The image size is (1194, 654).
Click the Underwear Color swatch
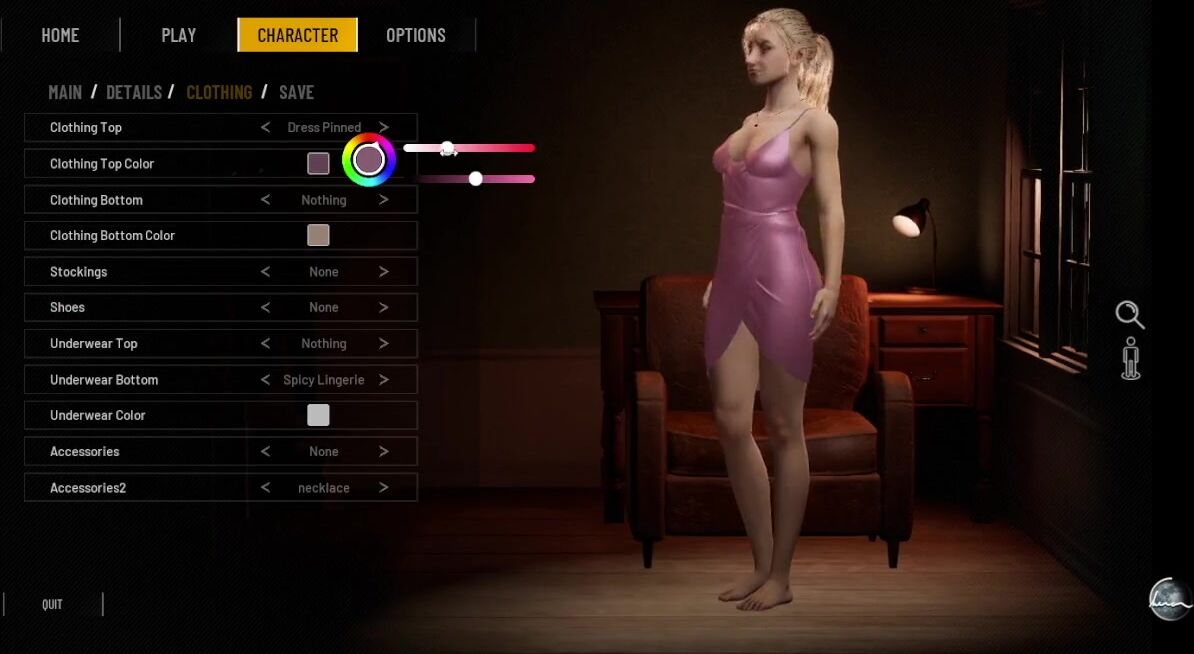318,415
